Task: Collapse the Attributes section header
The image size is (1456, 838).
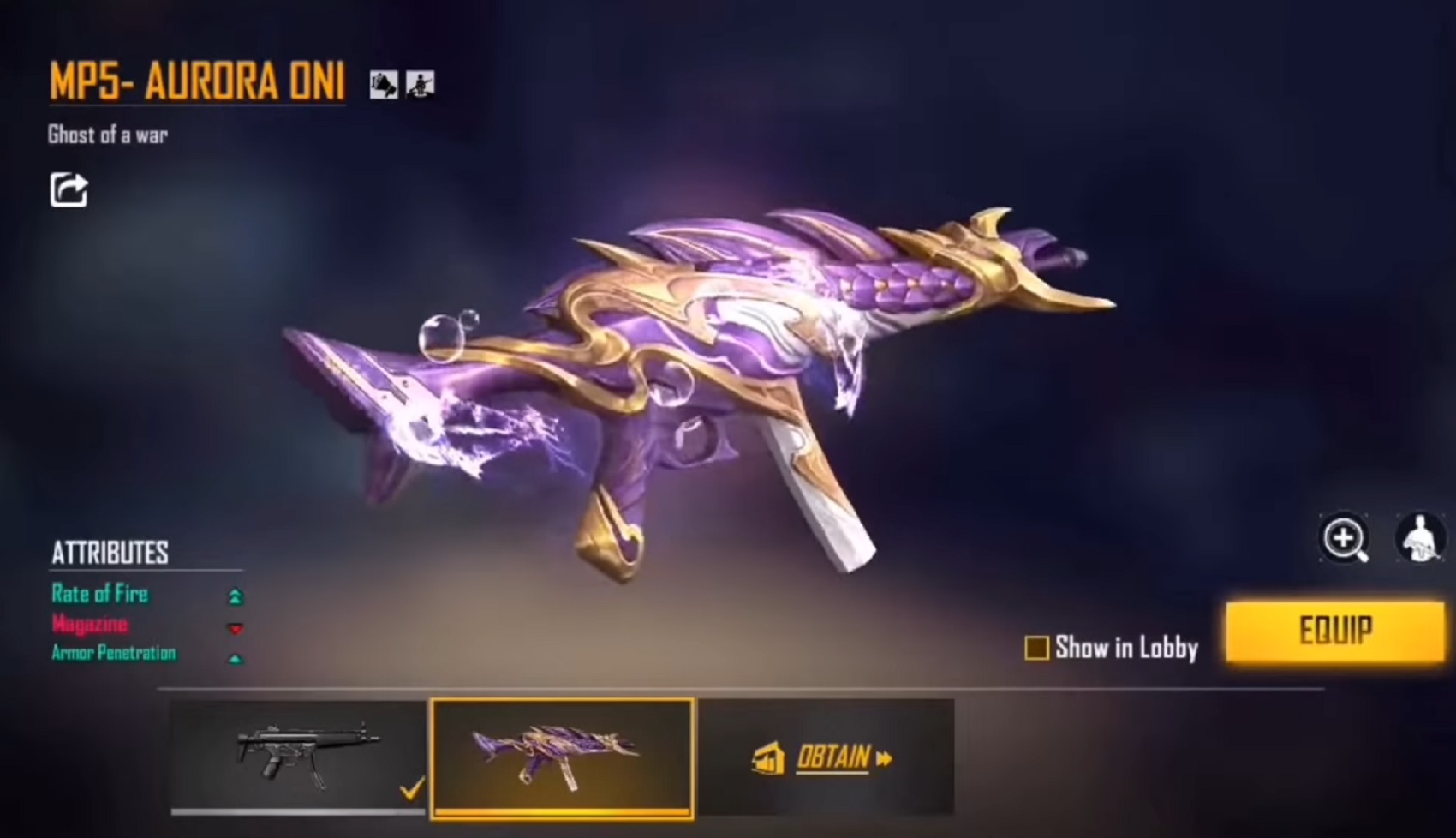Action: point(110,553)
